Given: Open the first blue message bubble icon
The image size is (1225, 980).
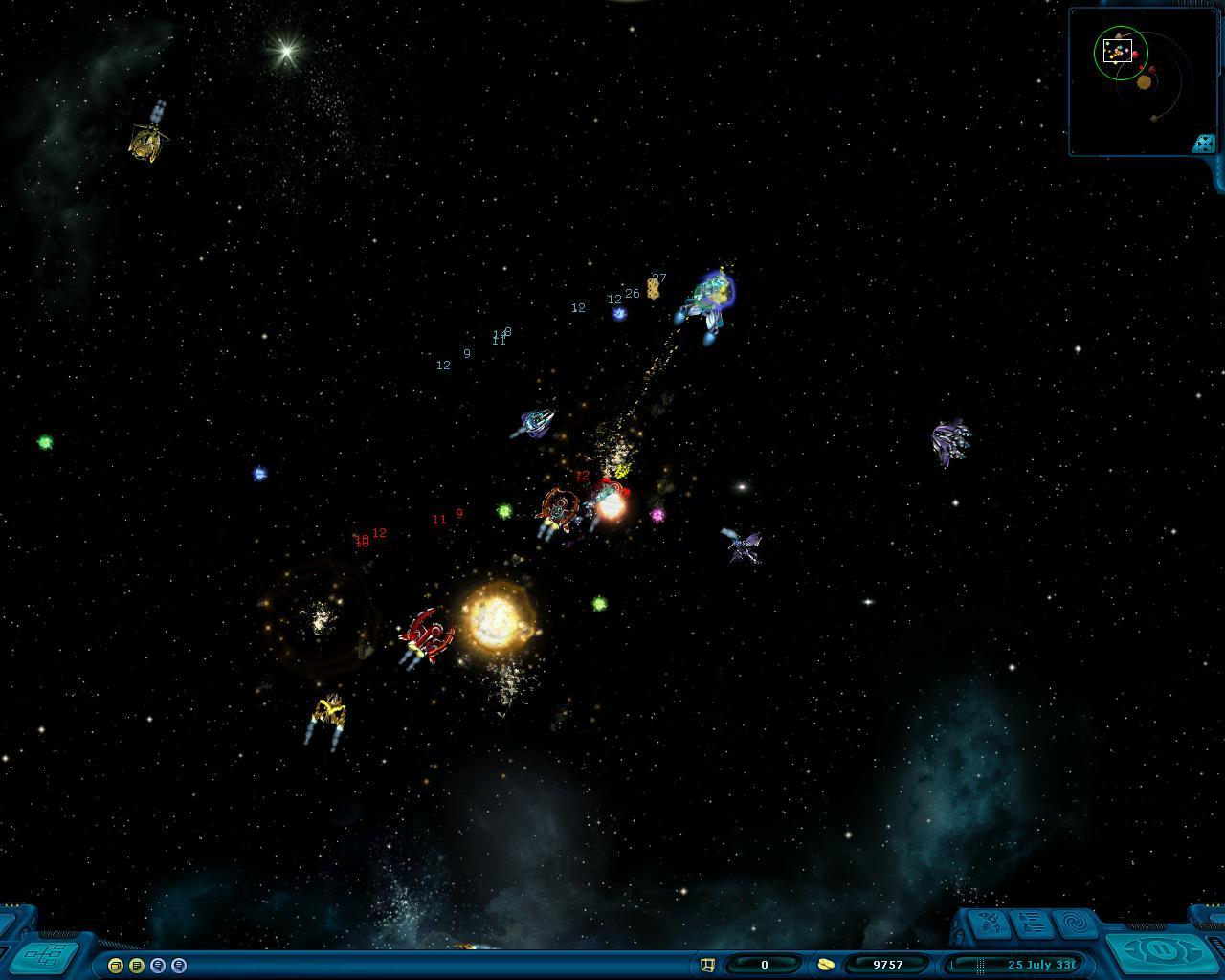Looking at the screenshot, I should click(x=158, y=966).
